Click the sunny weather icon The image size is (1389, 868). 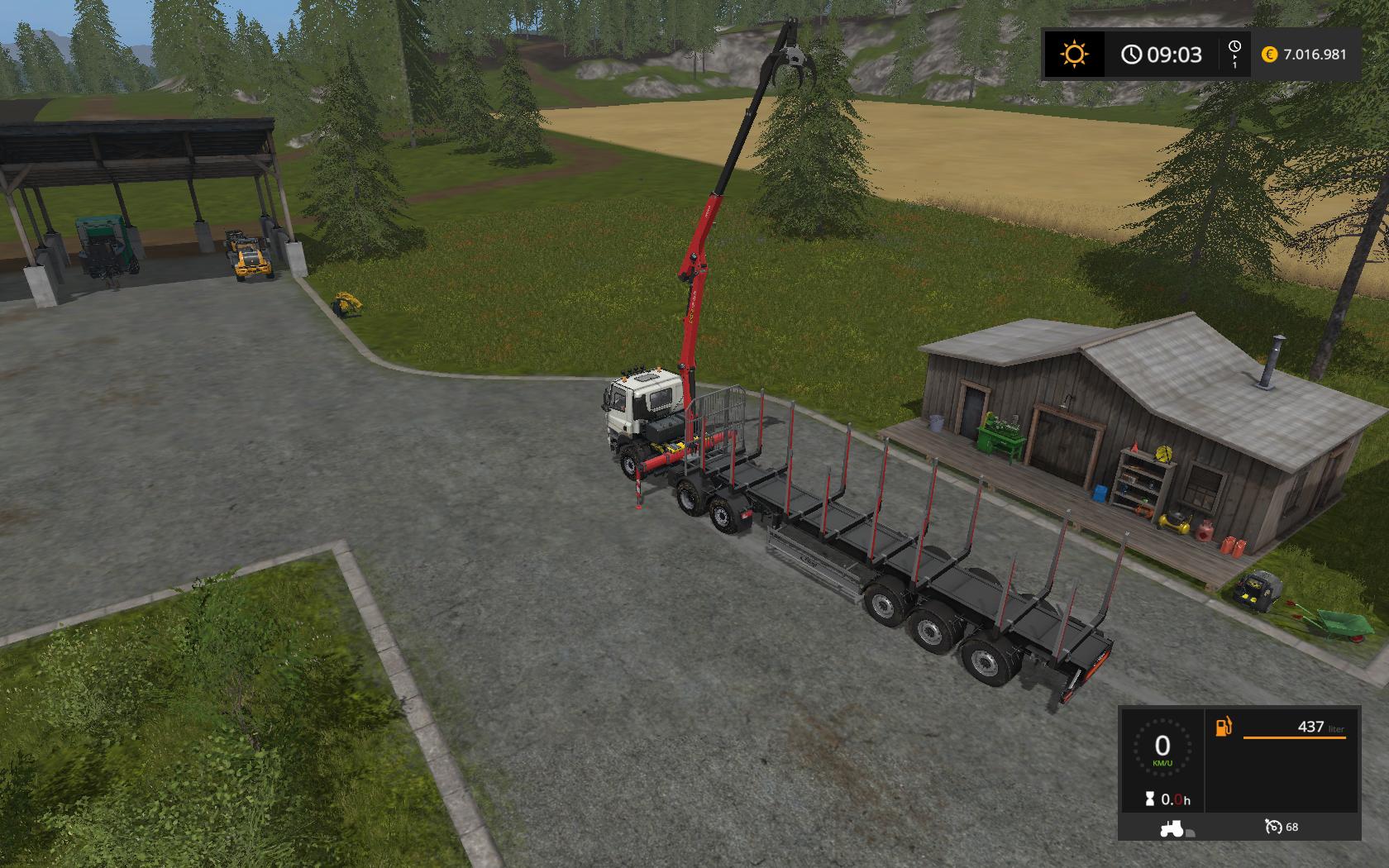pyautogui.click(x=1074, y=55)
